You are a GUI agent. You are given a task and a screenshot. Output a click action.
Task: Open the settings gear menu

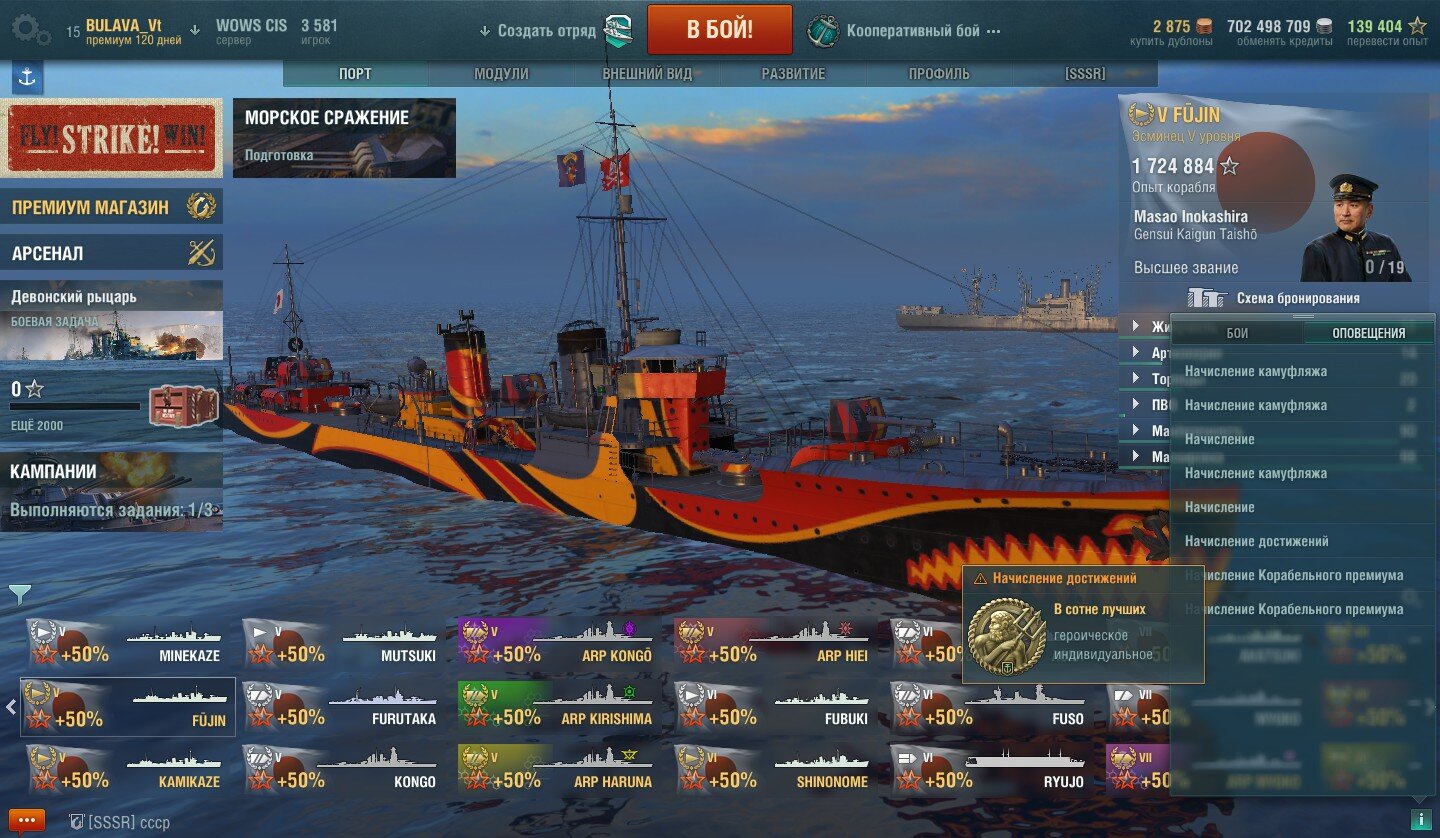tap(30, 30)
